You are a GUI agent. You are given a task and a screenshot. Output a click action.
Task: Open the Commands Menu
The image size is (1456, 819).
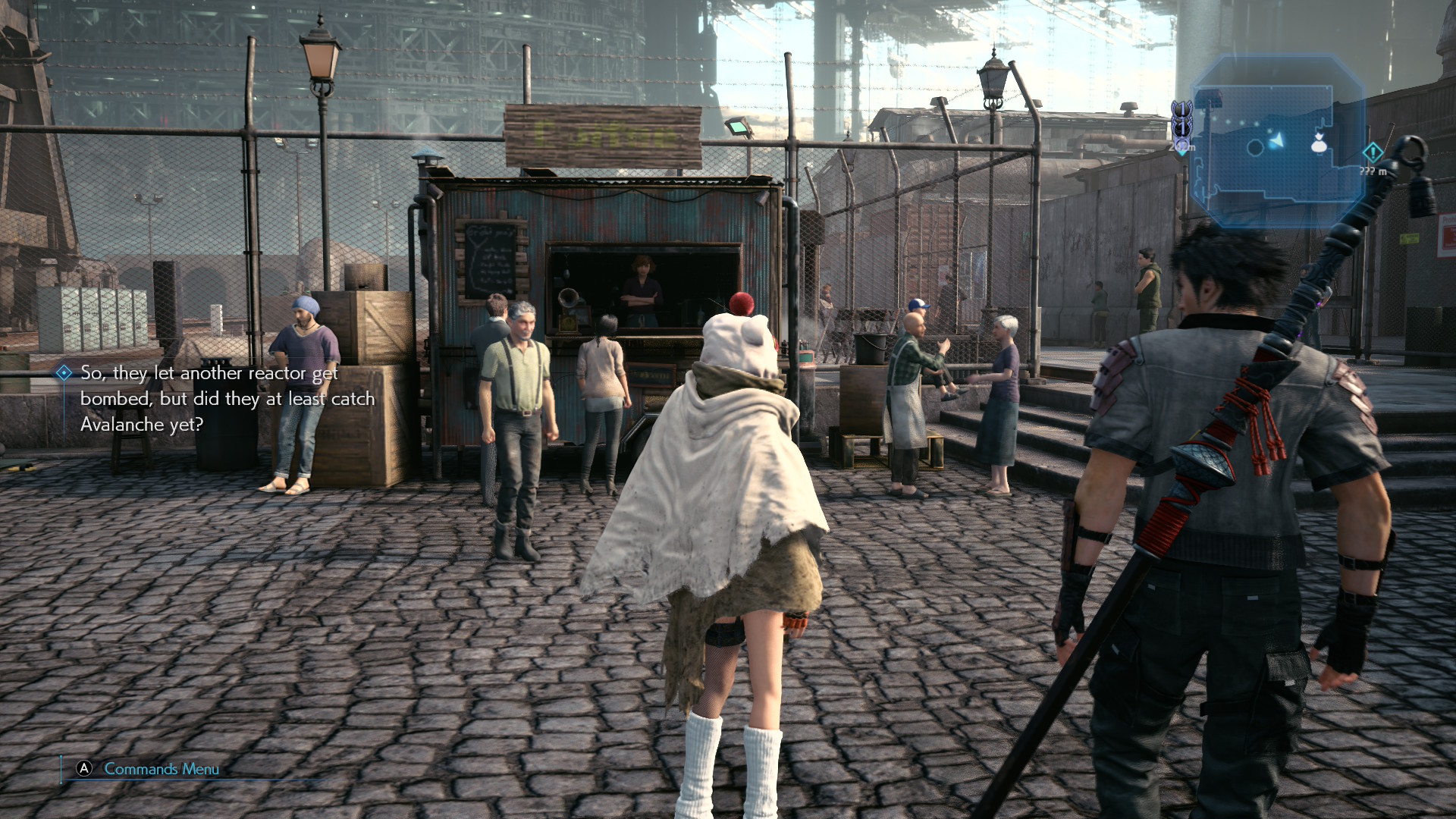pyautogui.click(x=161, y=769)
